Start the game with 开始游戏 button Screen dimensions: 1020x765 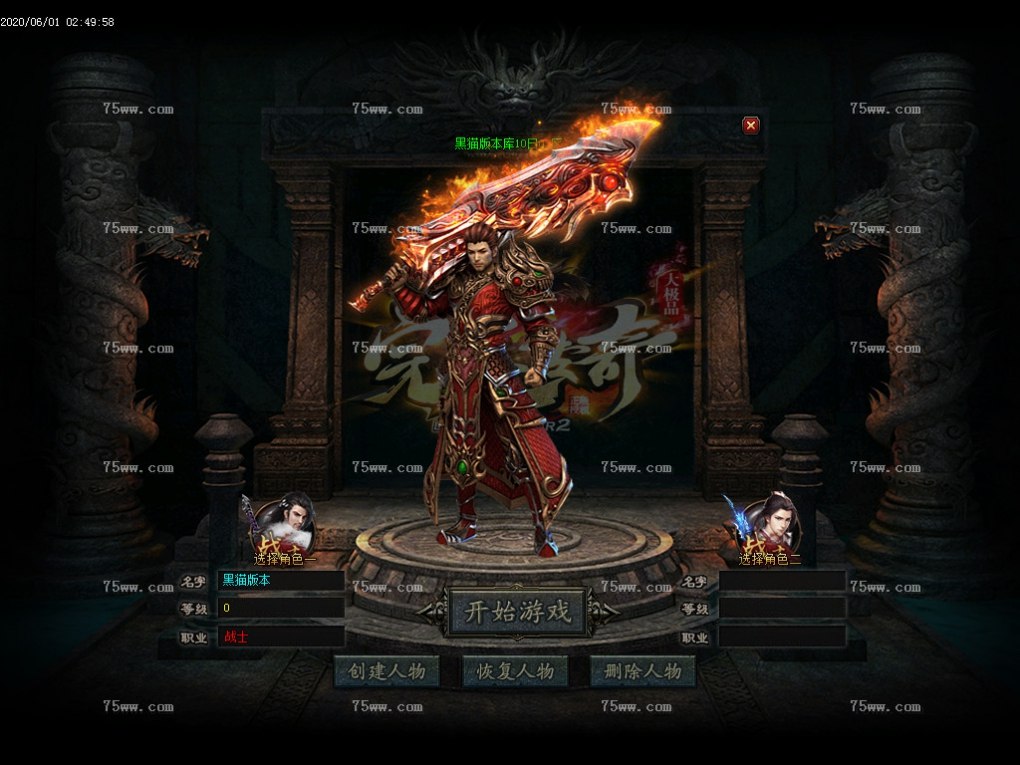(516, 612)
